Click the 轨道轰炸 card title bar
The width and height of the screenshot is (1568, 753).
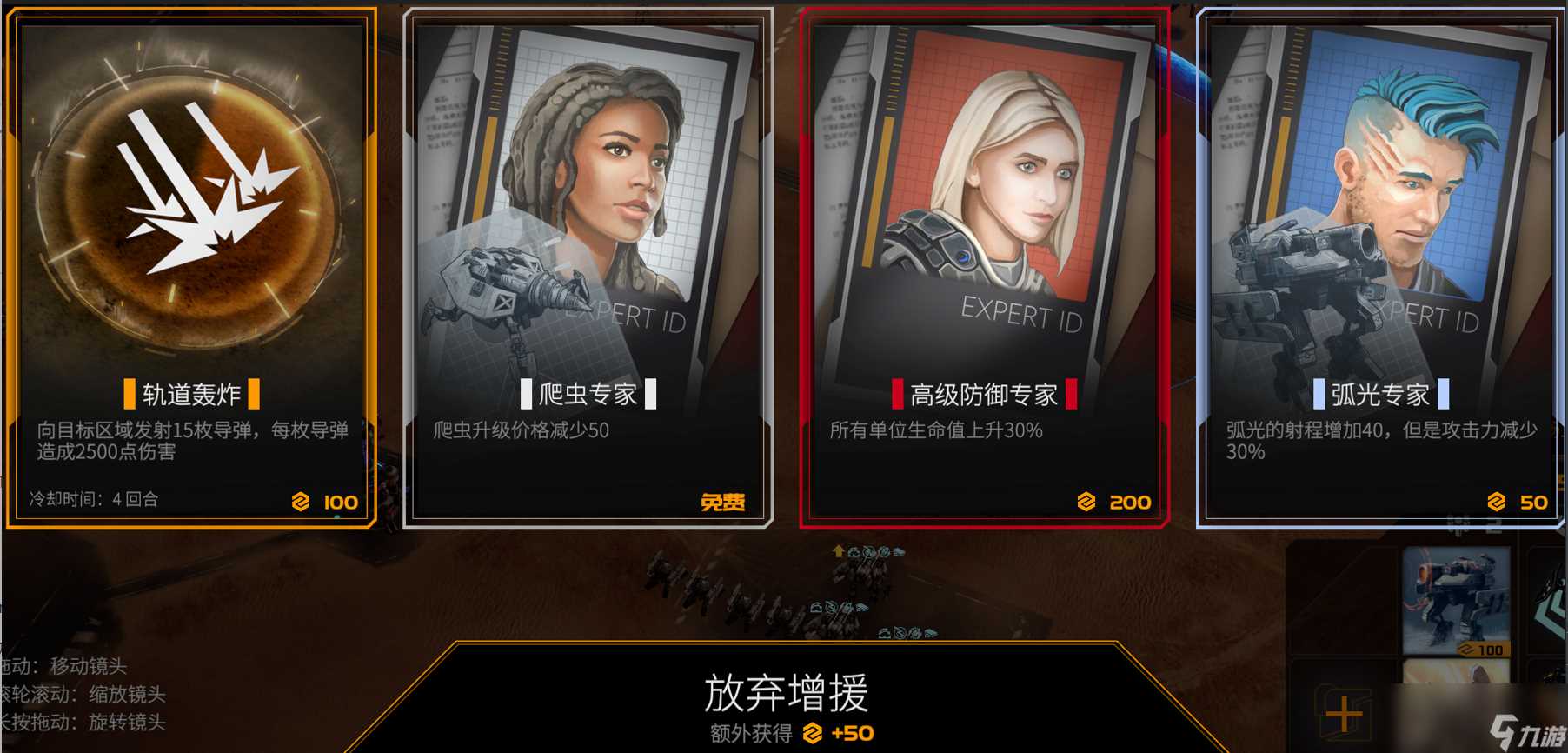click(193, 394)
